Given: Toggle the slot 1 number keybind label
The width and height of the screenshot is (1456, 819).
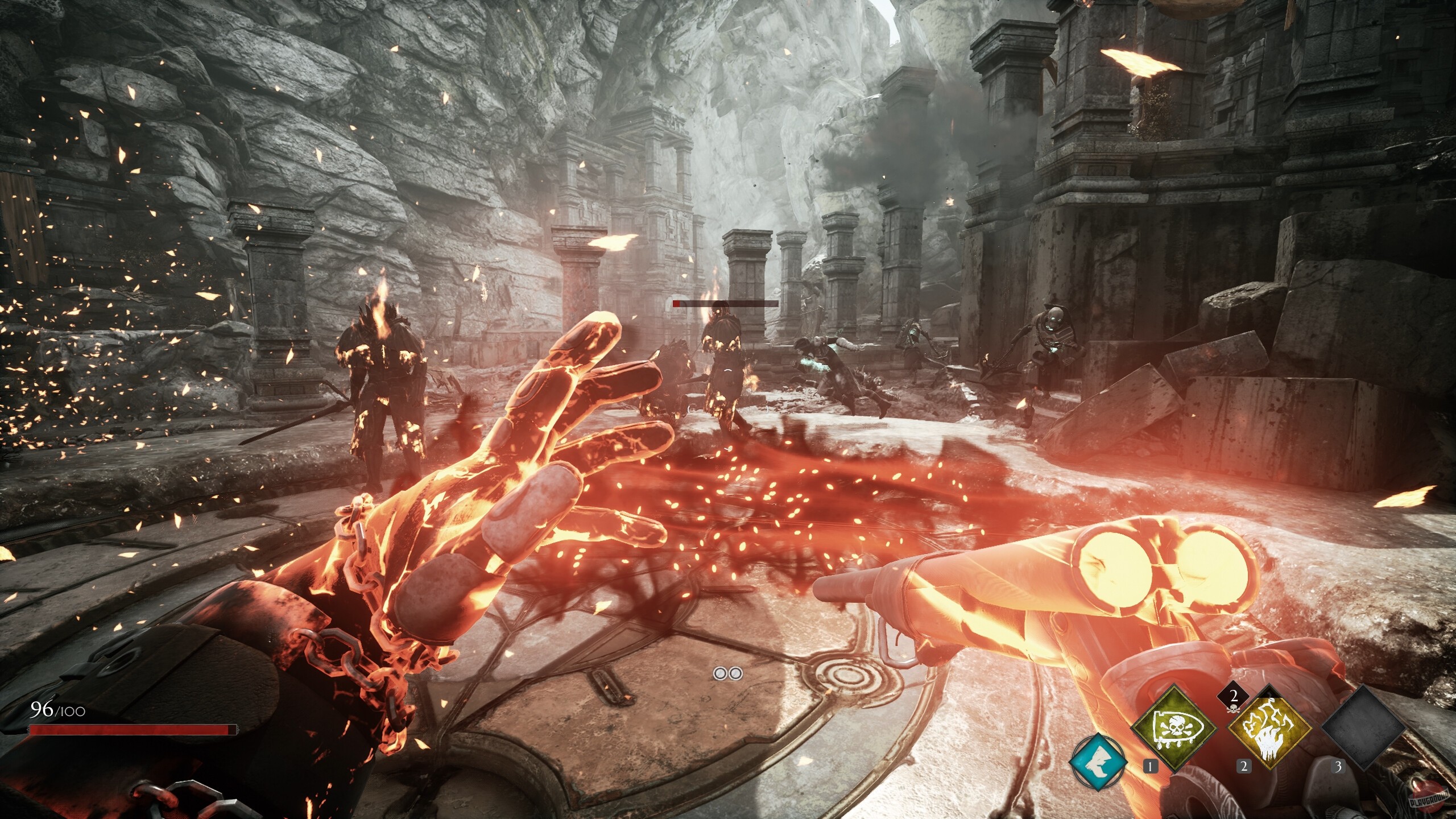Looking at the screenshot, I should [x=1150, y=767].
